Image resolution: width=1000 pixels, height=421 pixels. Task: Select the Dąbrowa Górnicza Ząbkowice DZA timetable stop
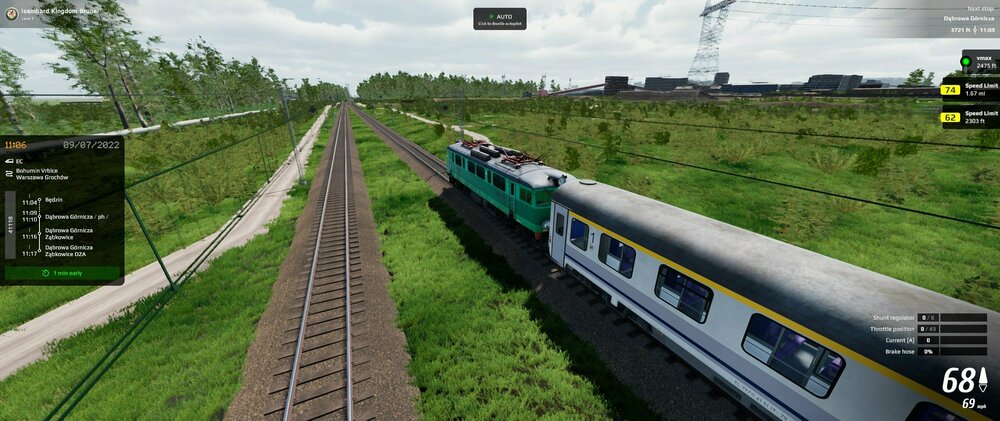pos(68,250)
